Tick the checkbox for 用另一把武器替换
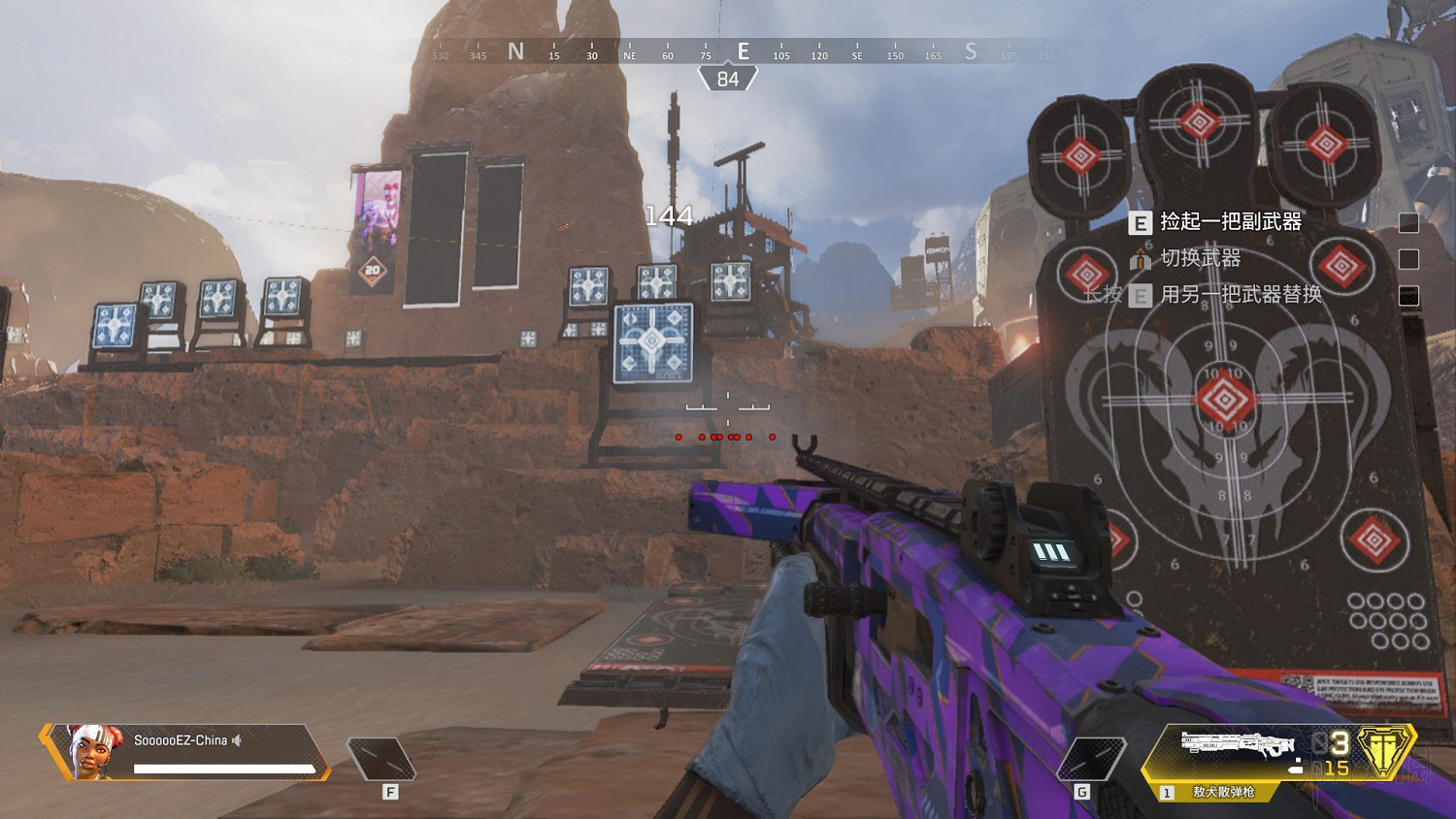The height and width of the screenshot is (819, 1456). (x=1408, y=296)
